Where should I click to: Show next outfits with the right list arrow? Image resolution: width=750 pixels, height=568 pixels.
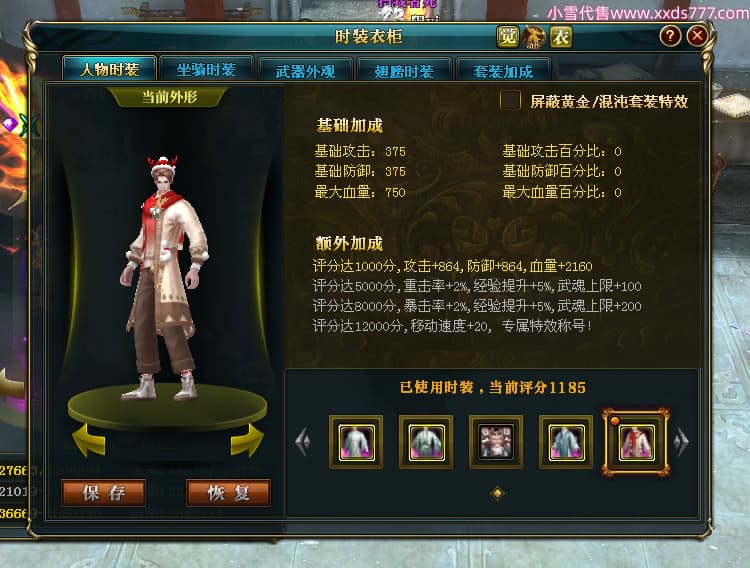pos(682,441)
